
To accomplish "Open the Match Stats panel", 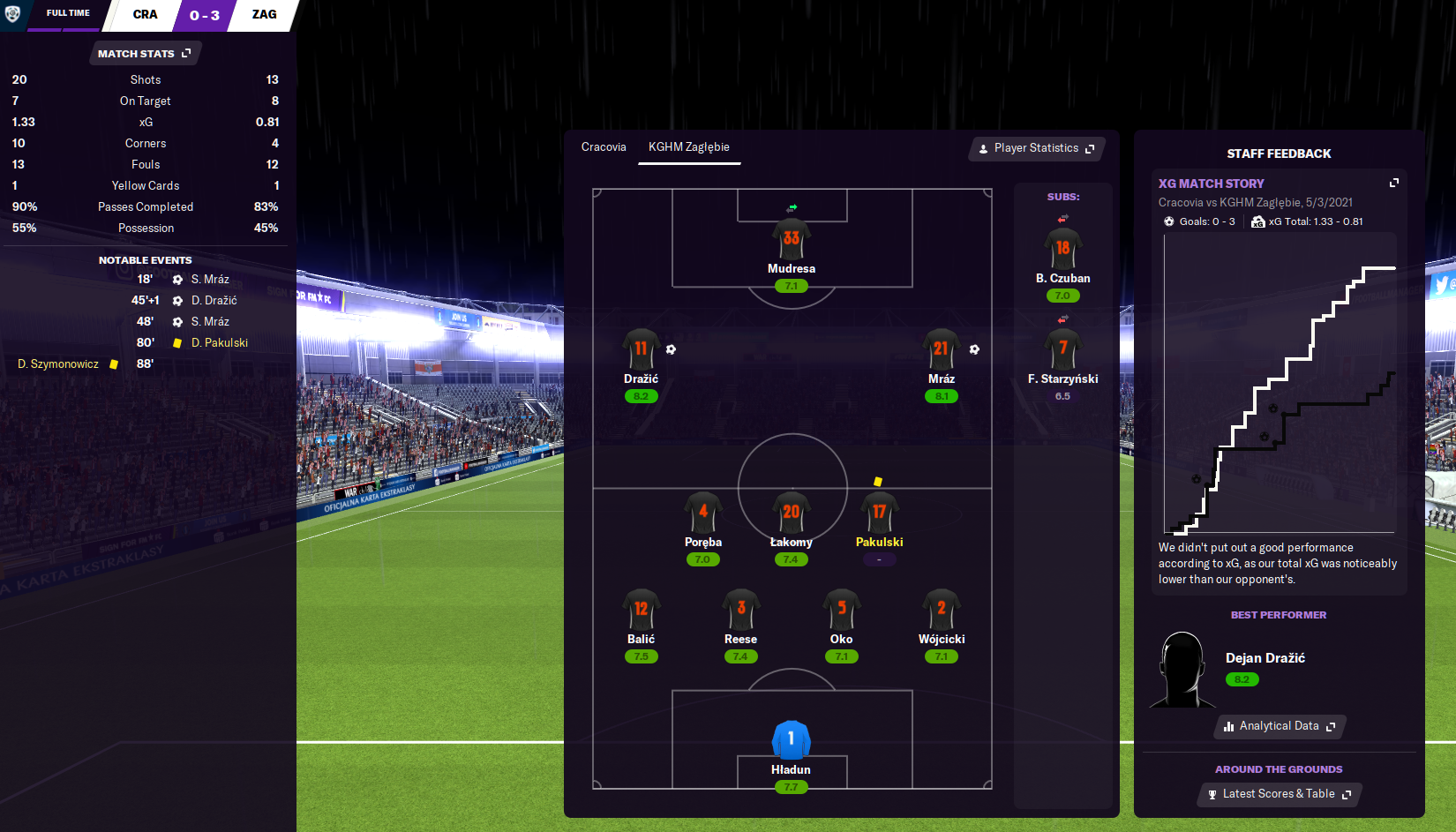I will point(145,54).
